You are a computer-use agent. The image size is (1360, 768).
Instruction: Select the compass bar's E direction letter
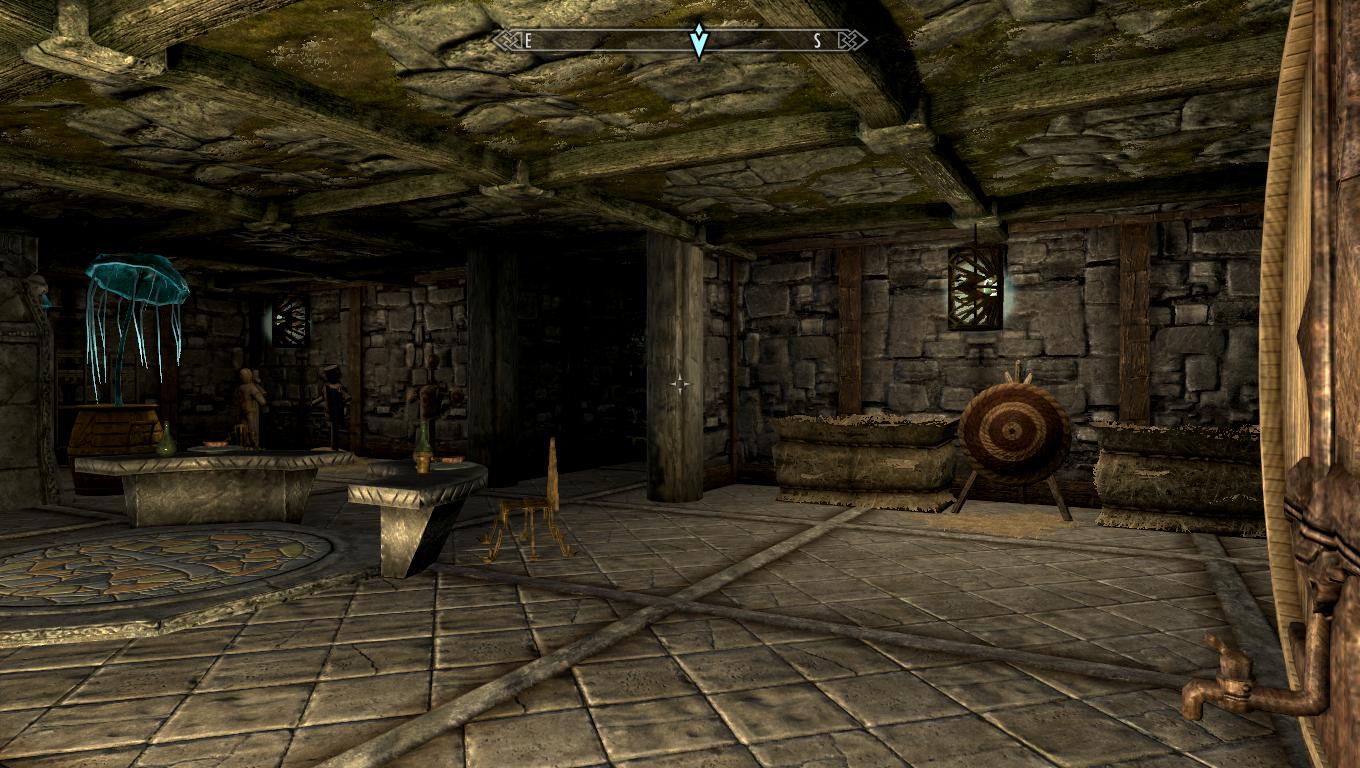pos(528,41)
